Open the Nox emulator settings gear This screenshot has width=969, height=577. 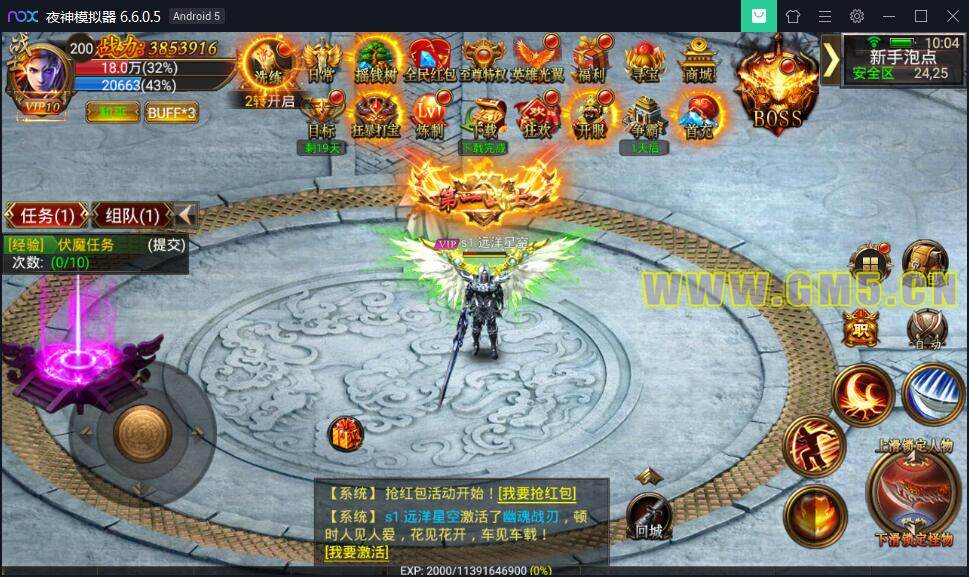857,16
